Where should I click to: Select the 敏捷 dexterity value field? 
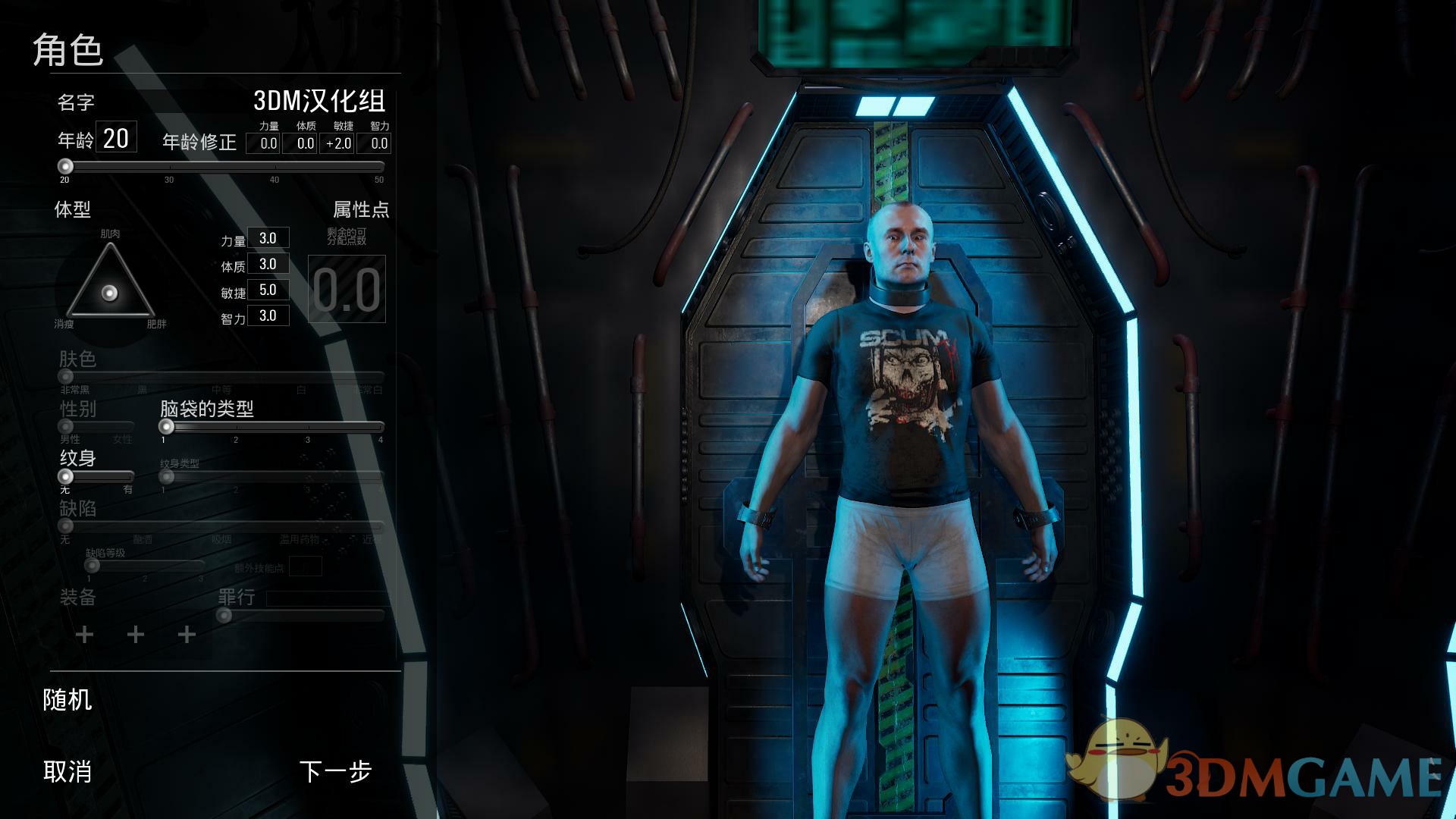(268, 290)
